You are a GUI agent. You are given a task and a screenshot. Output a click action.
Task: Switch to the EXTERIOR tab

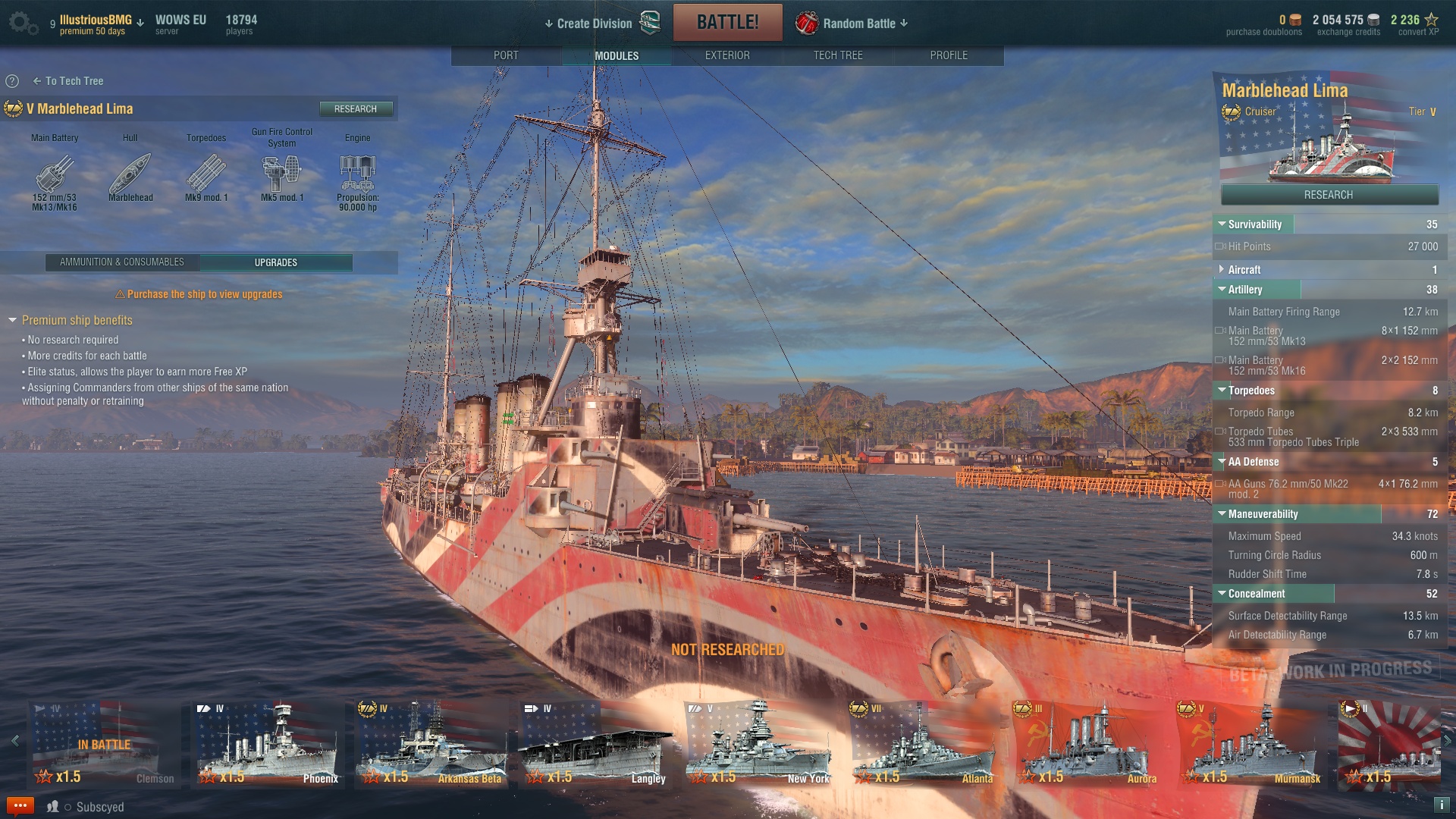tap(727, 55)
